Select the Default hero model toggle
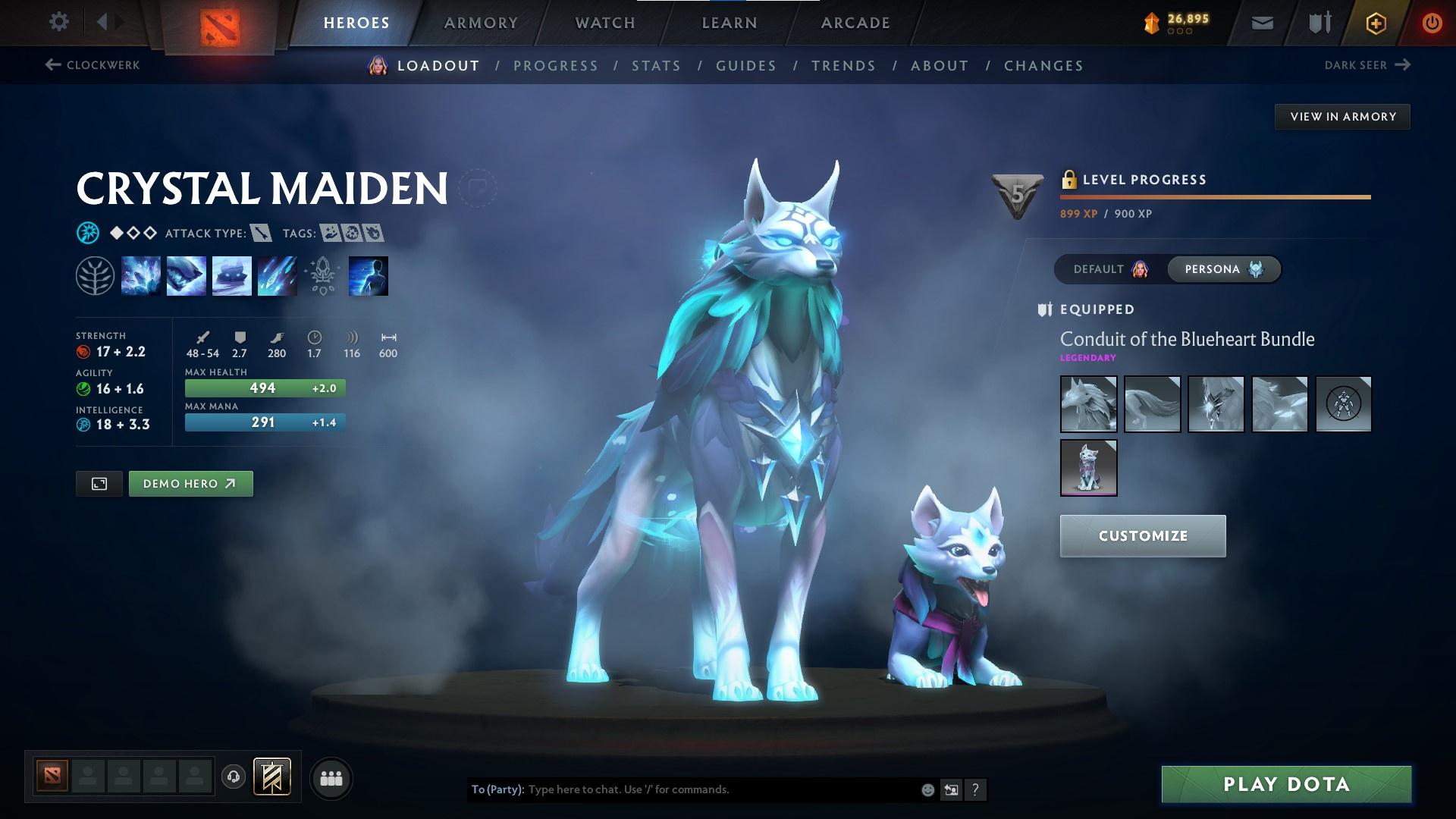 click(x=1110, y=269)
